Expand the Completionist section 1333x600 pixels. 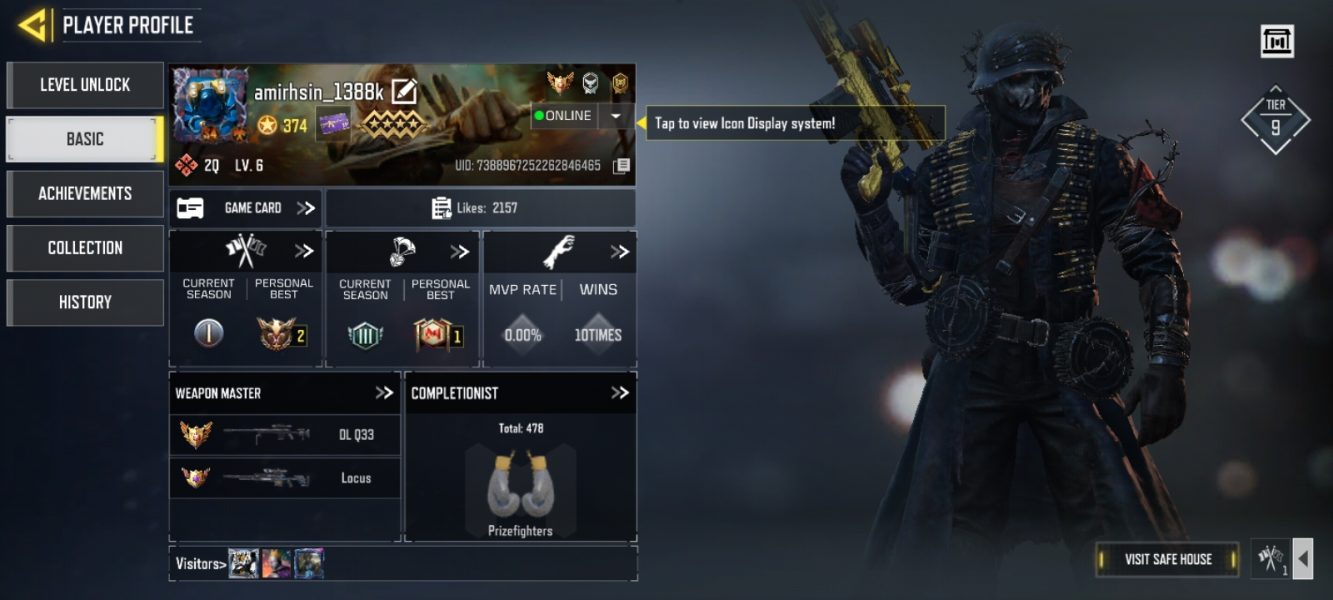tap(619, 393)
